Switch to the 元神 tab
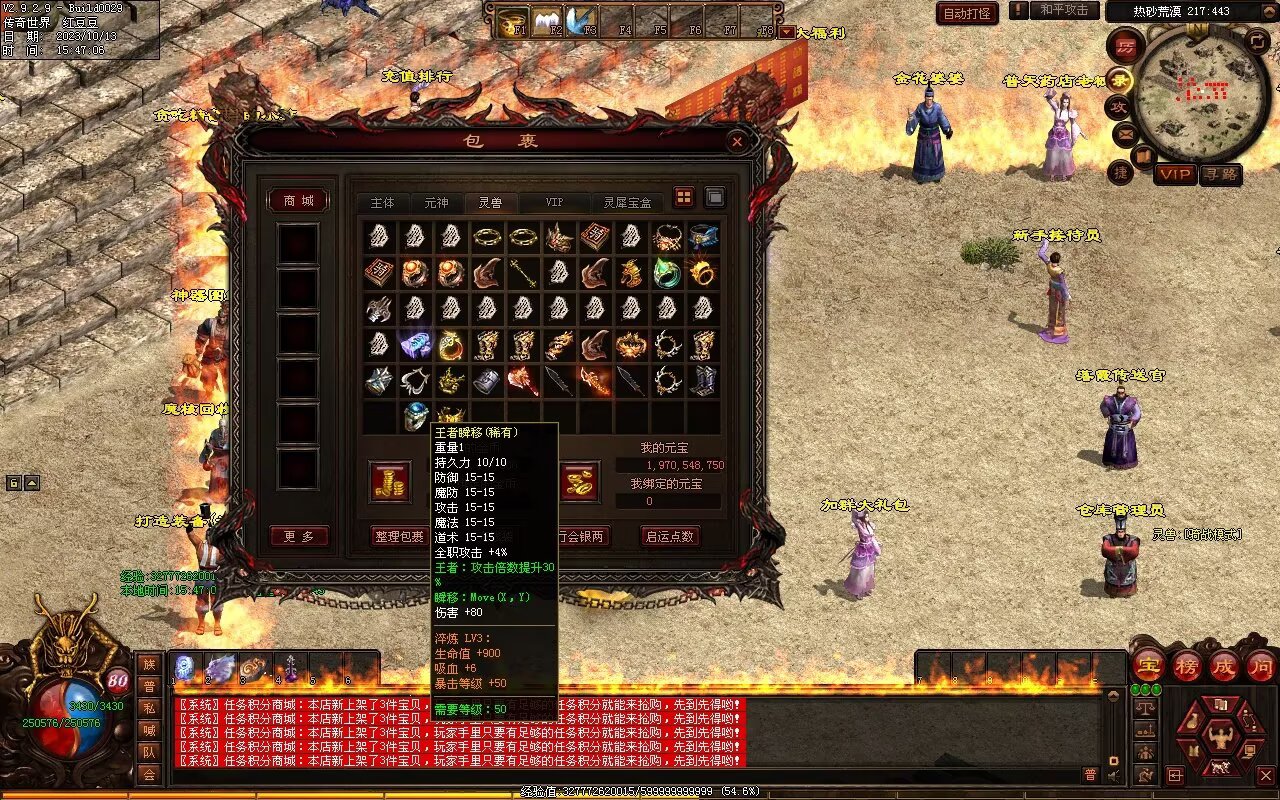The width and height of the screenshot is (1280, 800). coord(436,203)
